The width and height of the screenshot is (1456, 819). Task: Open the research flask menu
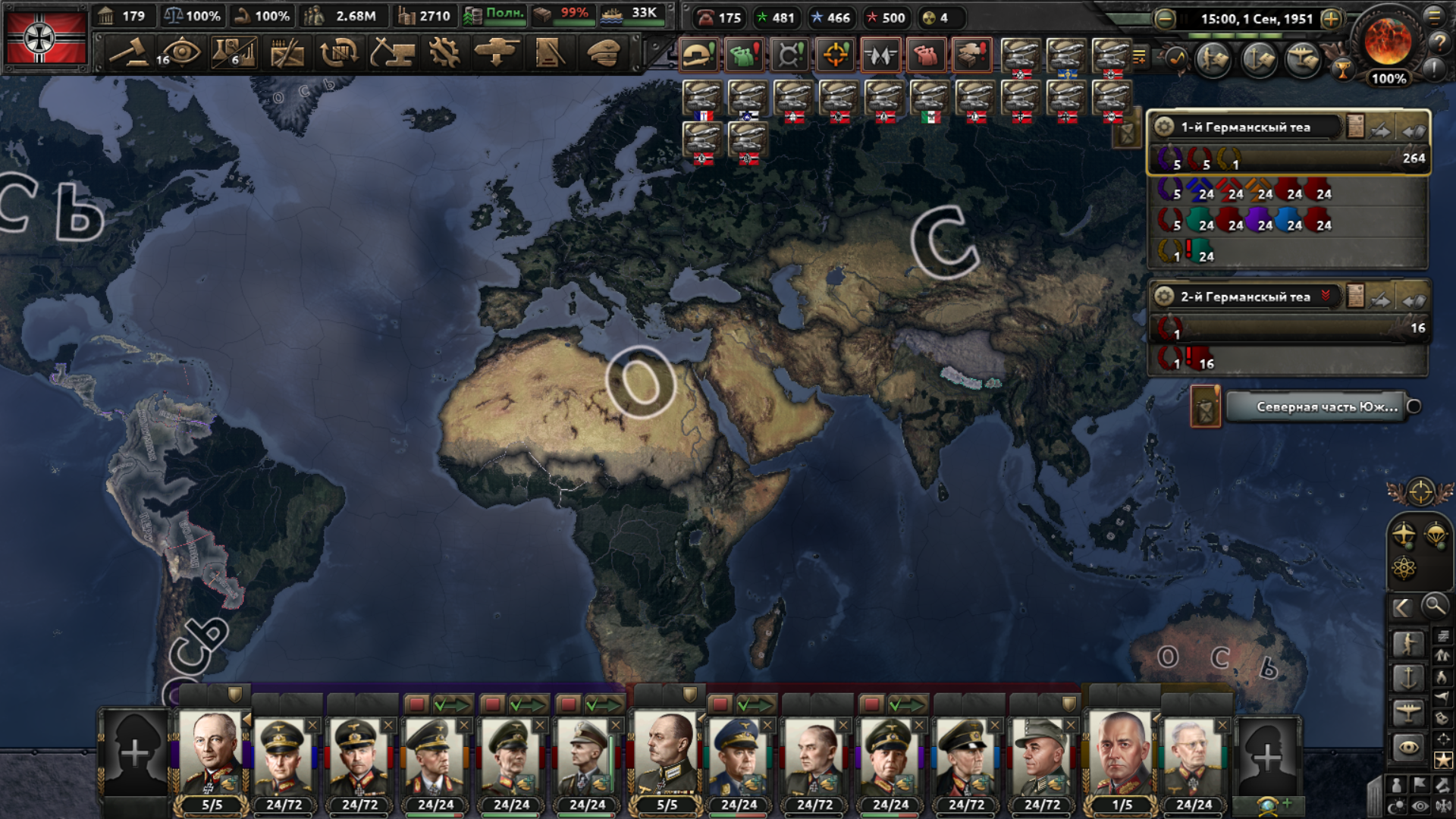pyautogui.click(x=233, y=53)
